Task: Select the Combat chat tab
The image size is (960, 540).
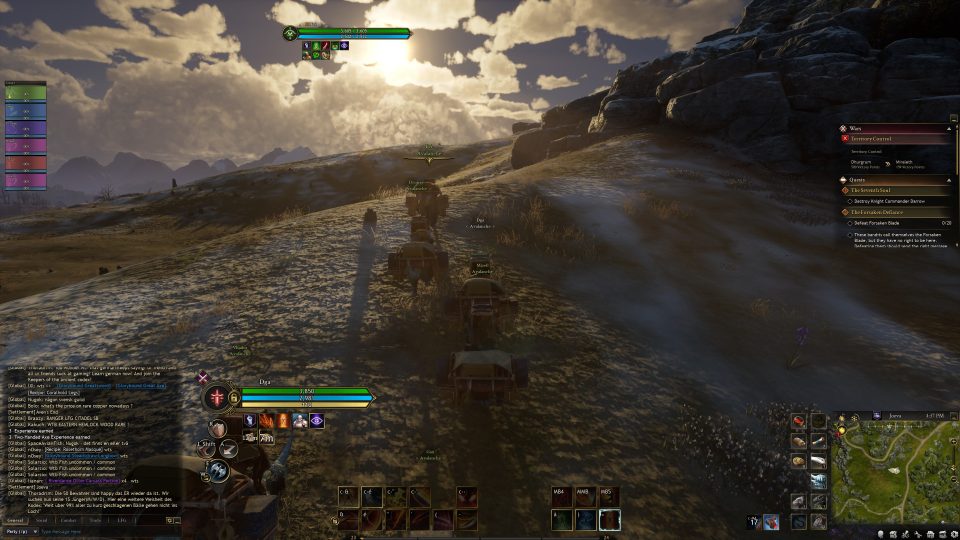Action: click(69, 520)
